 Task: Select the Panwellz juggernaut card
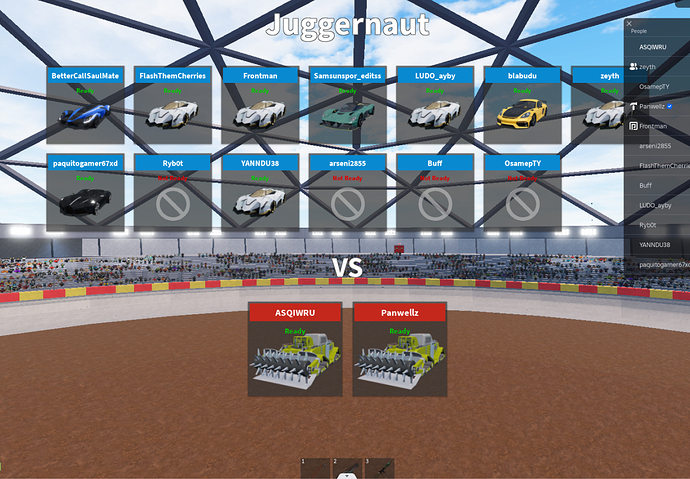pos(399,349)
